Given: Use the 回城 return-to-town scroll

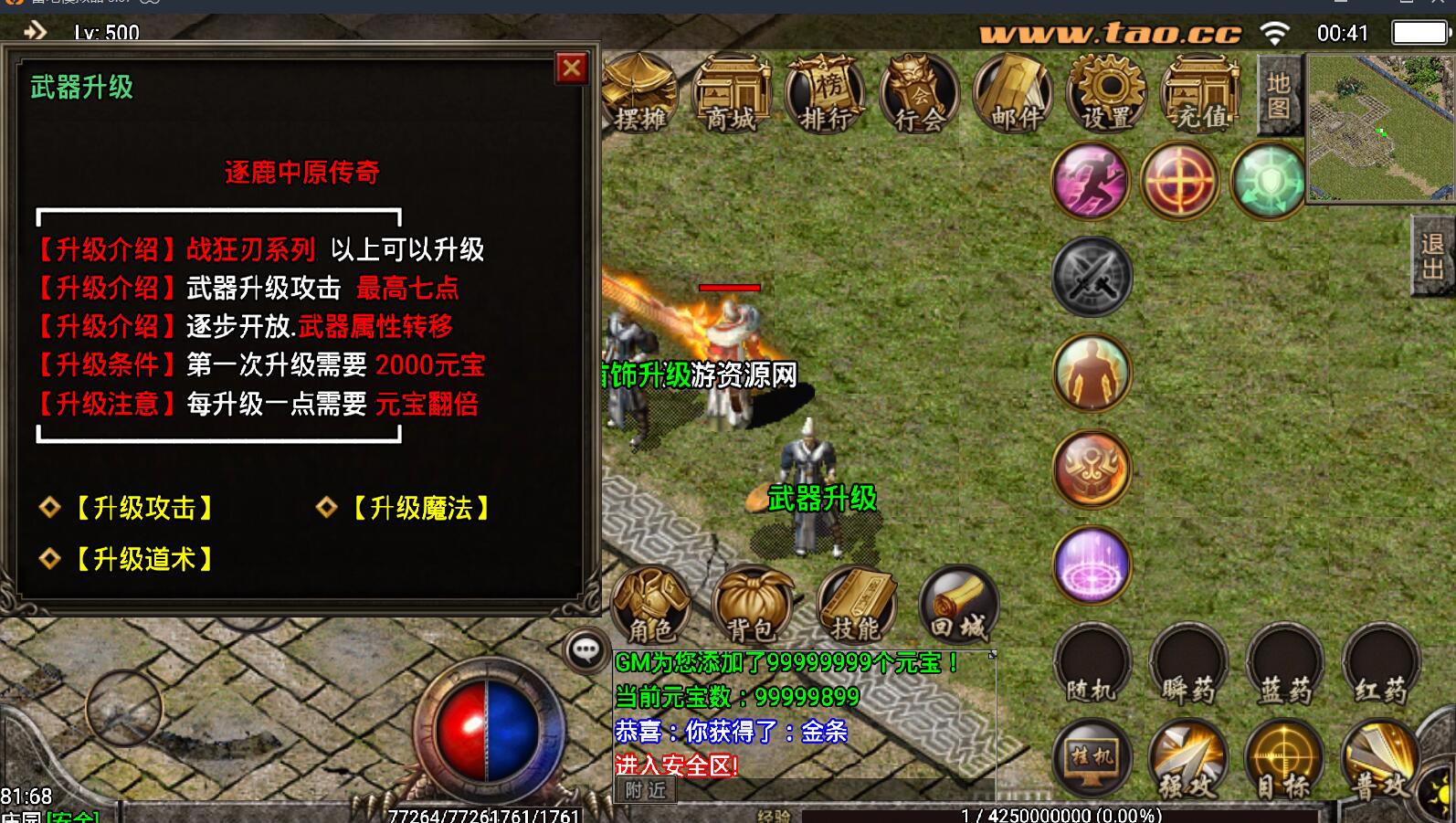Looking at the screenshot, I should (958, 604).
